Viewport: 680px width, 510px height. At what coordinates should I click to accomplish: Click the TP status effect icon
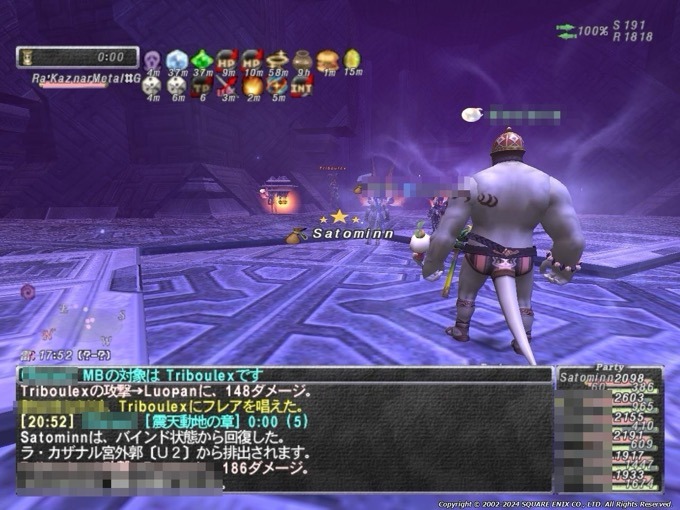pos(202,86)
